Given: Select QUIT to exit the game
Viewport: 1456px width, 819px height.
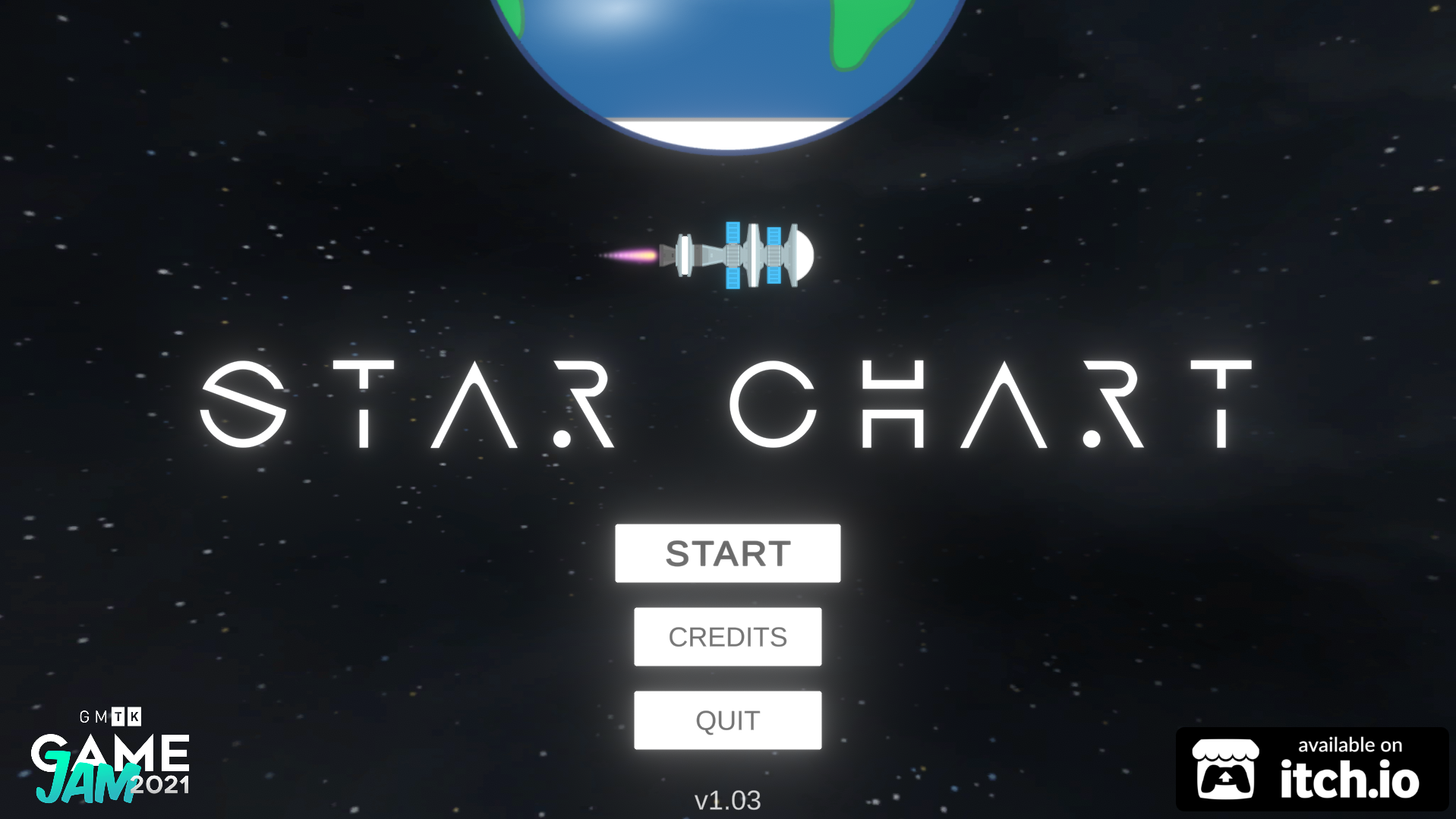Looking at the screenshot, I should point(726,719).
